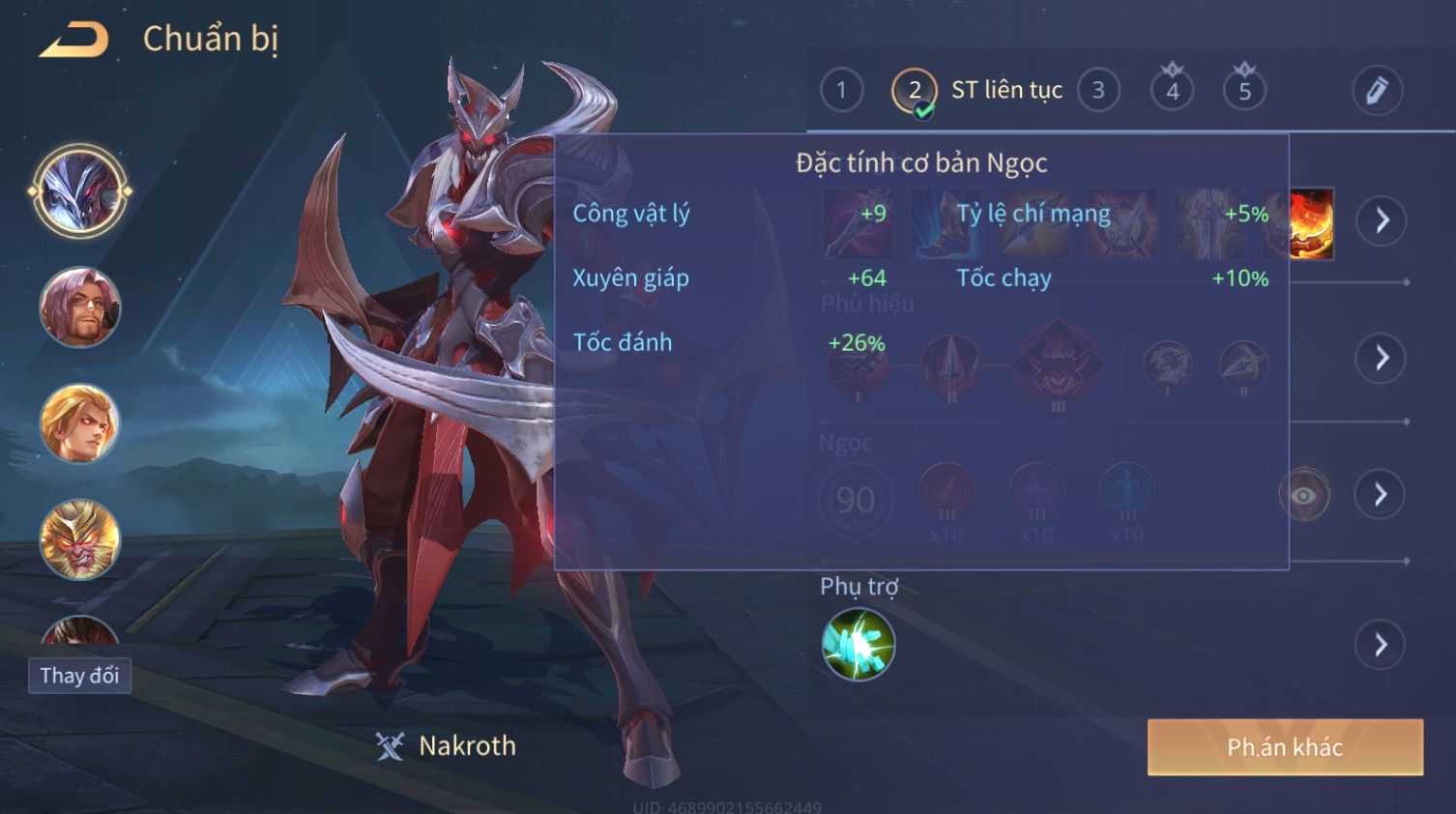Click the Ph.án khác button
The image size is (1456, 814).
[x=1285, y=747]
